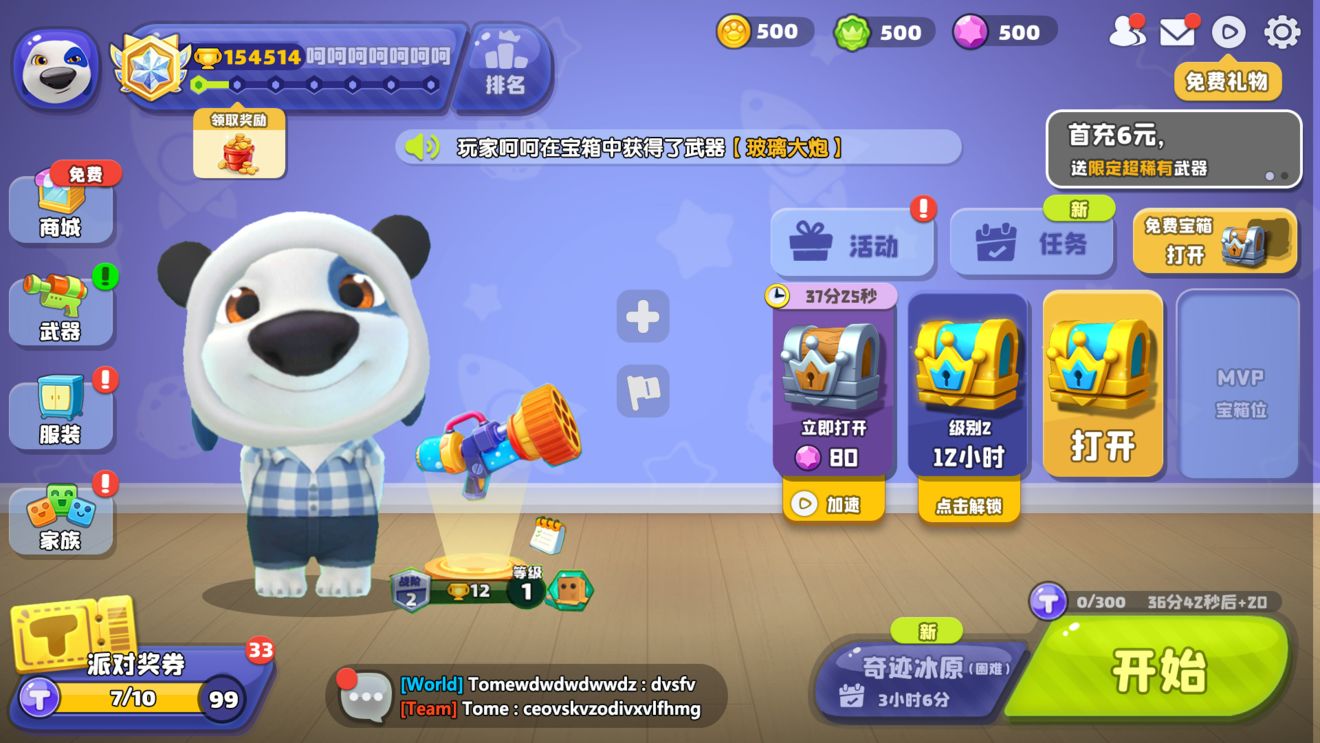Open the friends icon top right

click(x=1128, y=31)
